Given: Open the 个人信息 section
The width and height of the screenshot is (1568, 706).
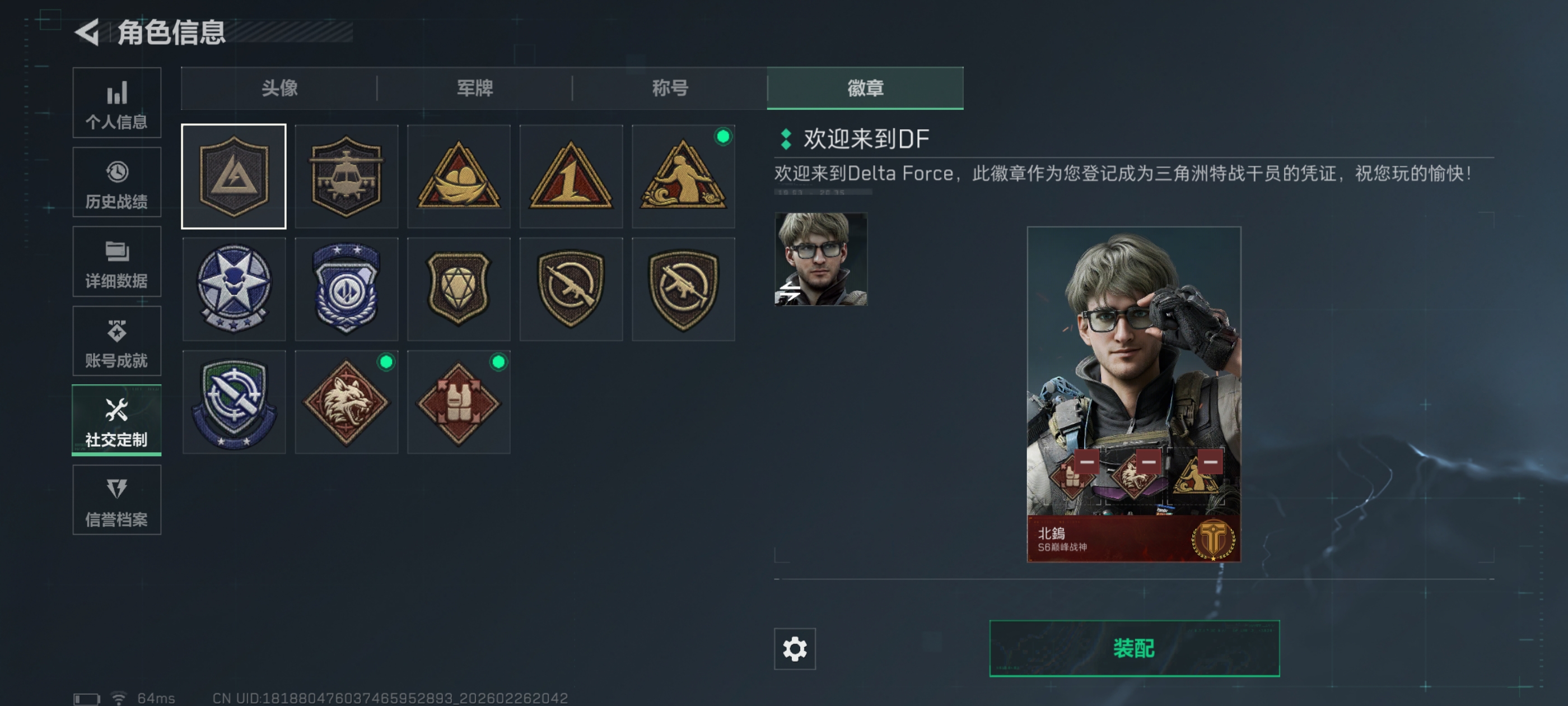Looking at the screenshot, I should (x=116, y=103).
